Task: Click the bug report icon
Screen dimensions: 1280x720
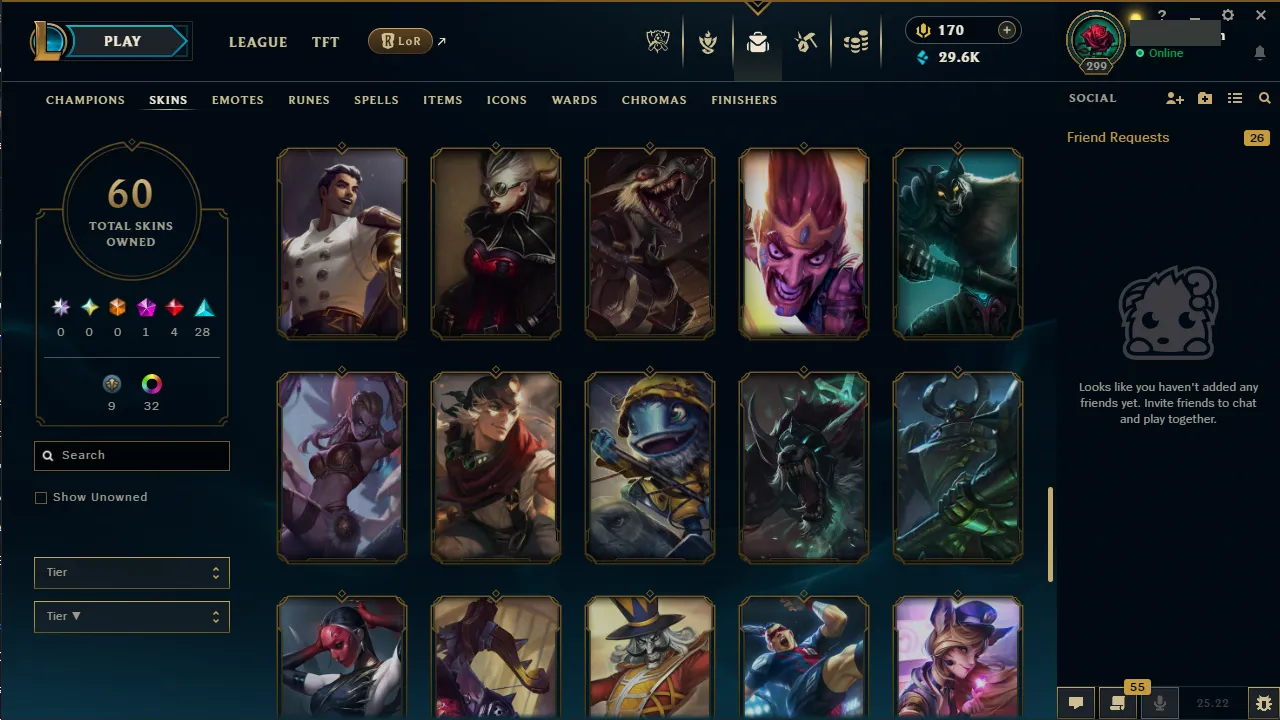Action: tap(1263, 703)
